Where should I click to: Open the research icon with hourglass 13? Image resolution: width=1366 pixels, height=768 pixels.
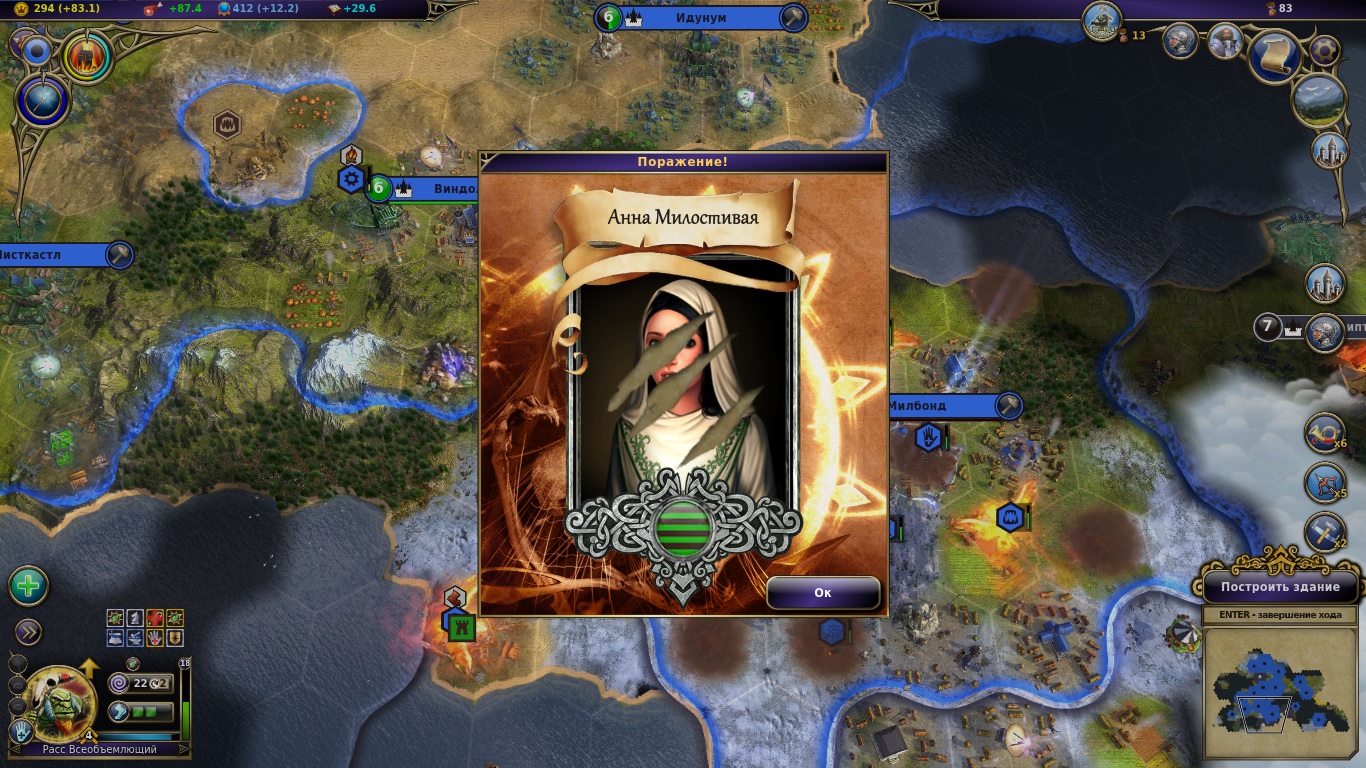click(x=1102, y=21)
